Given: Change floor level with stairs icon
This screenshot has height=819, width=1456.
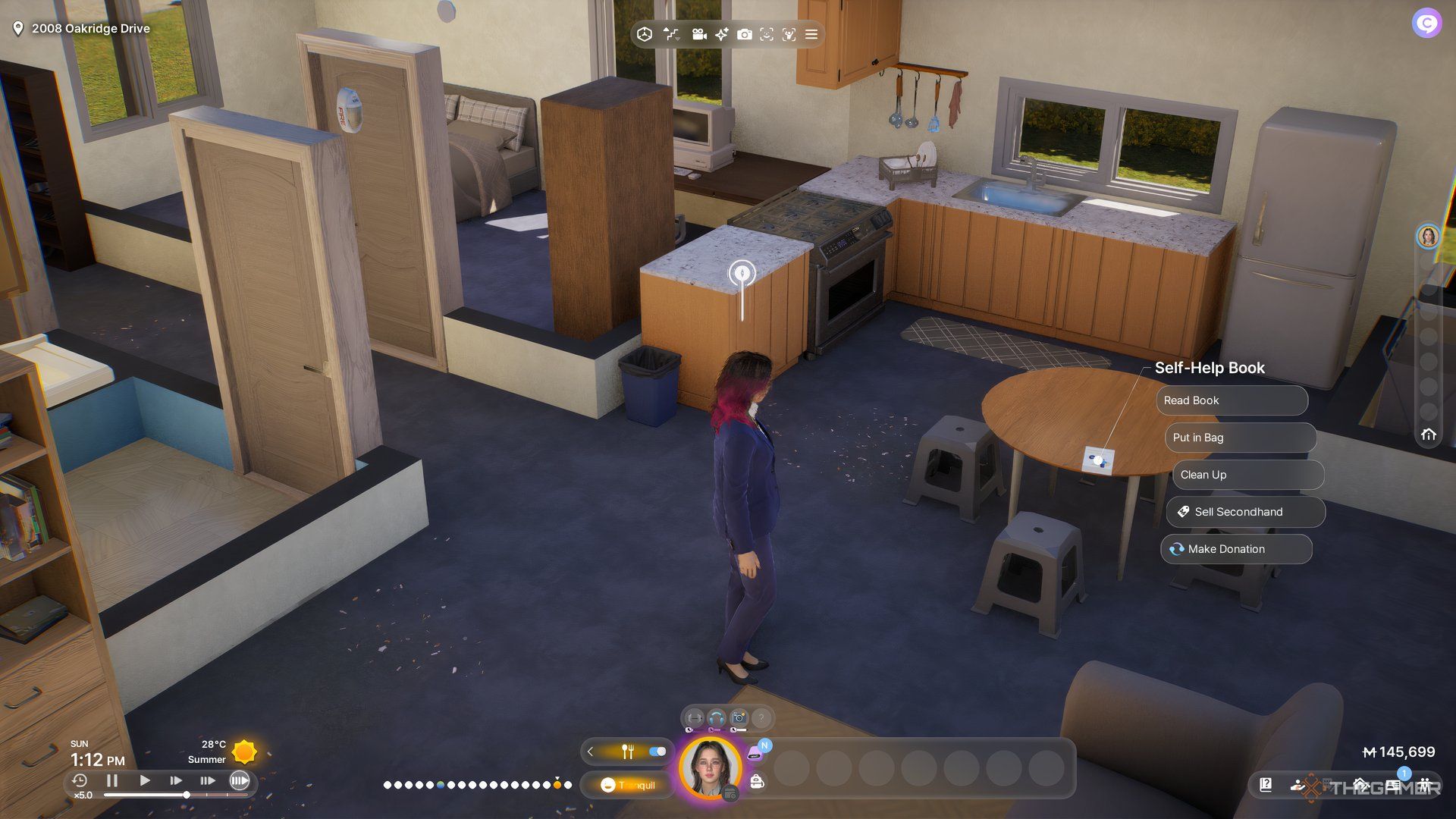Looking at the screenshot, I should click(670, 34).
